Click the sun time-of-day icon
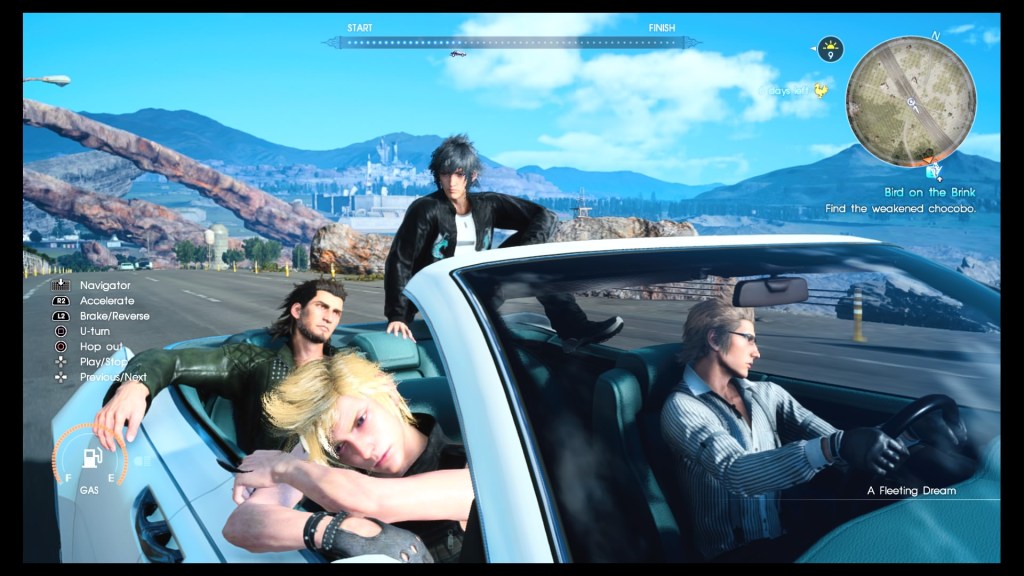 pos(830,47)
